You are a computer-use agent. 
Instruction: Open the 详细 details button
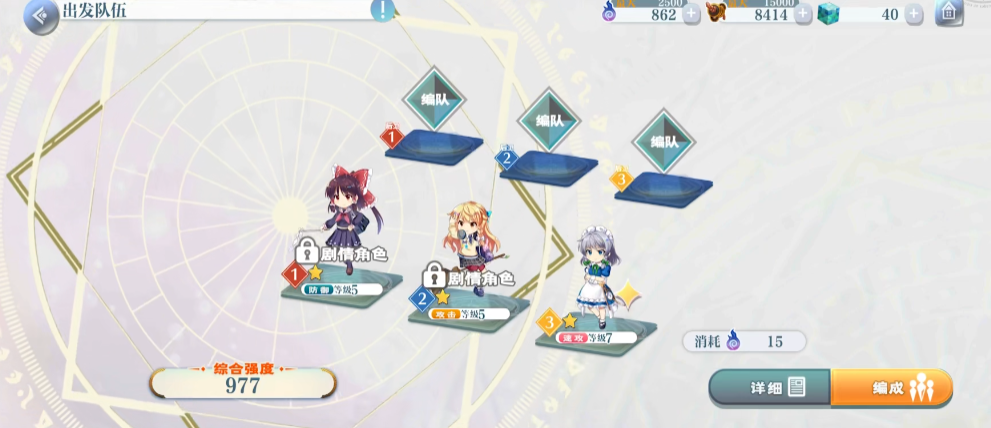tap(770, 387)
